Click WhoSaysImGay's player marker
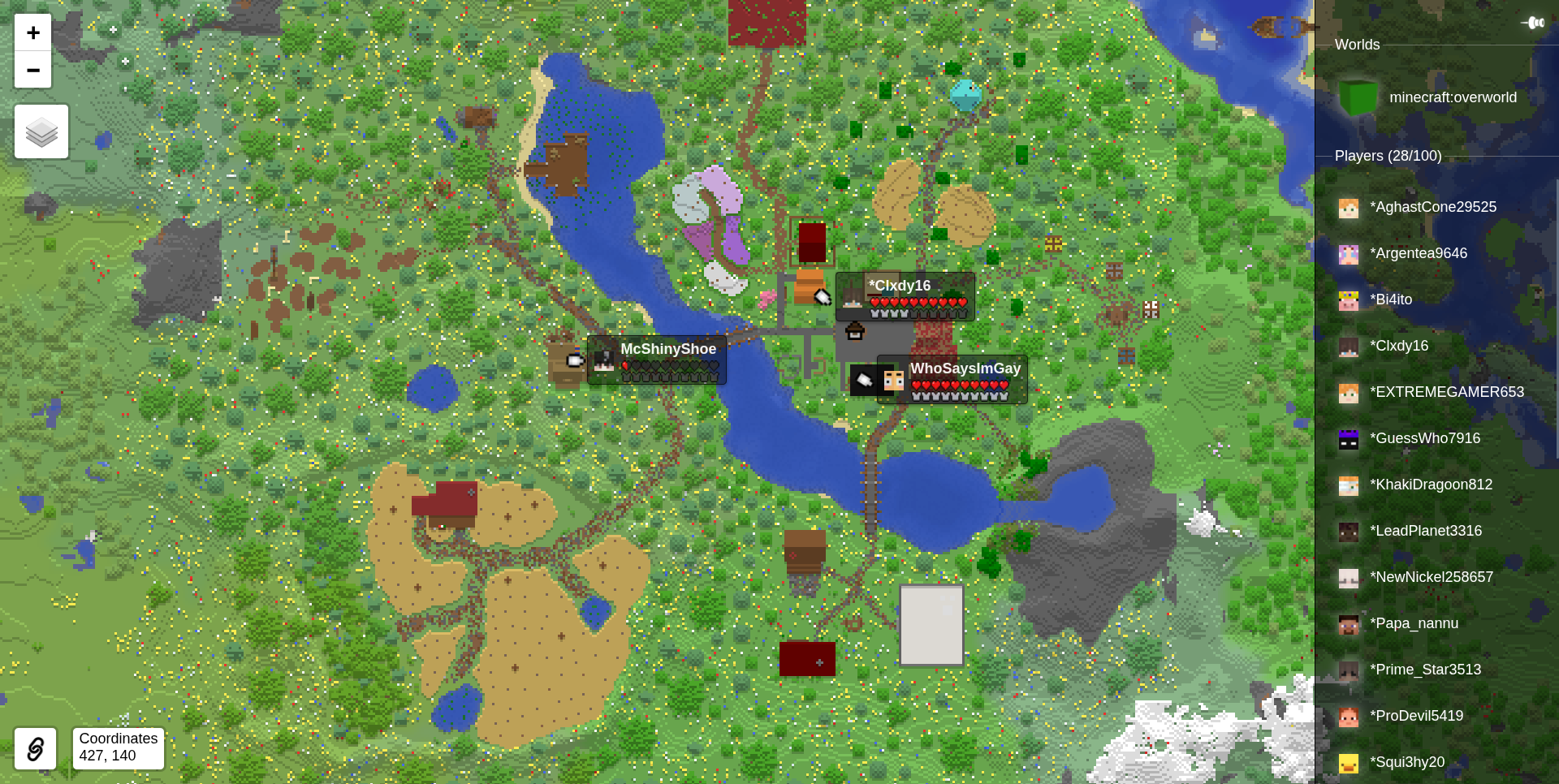Screen dimensions: 1559x784 click(x=893, y=381)
